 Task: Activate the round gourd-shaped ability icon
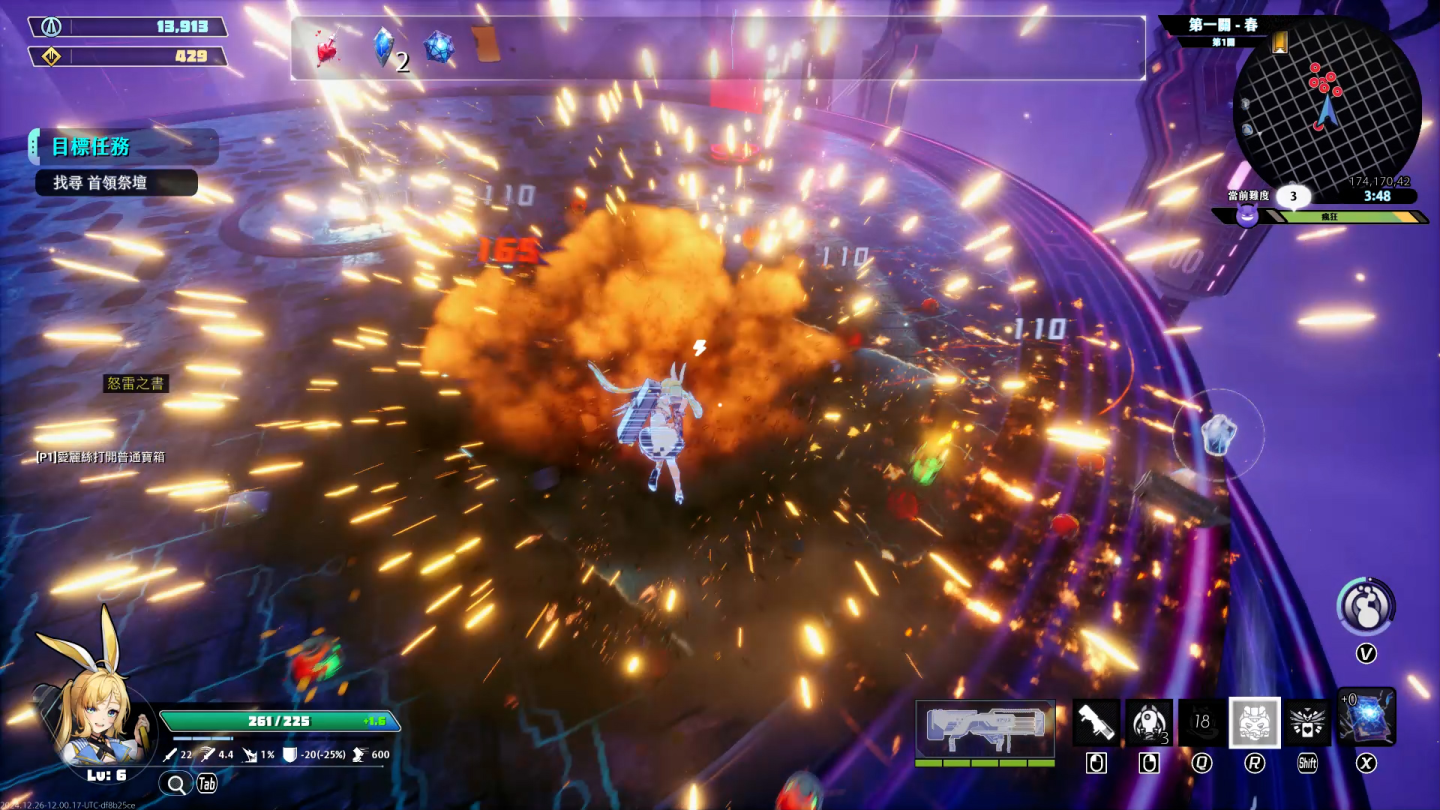[x=1366, y=607]
